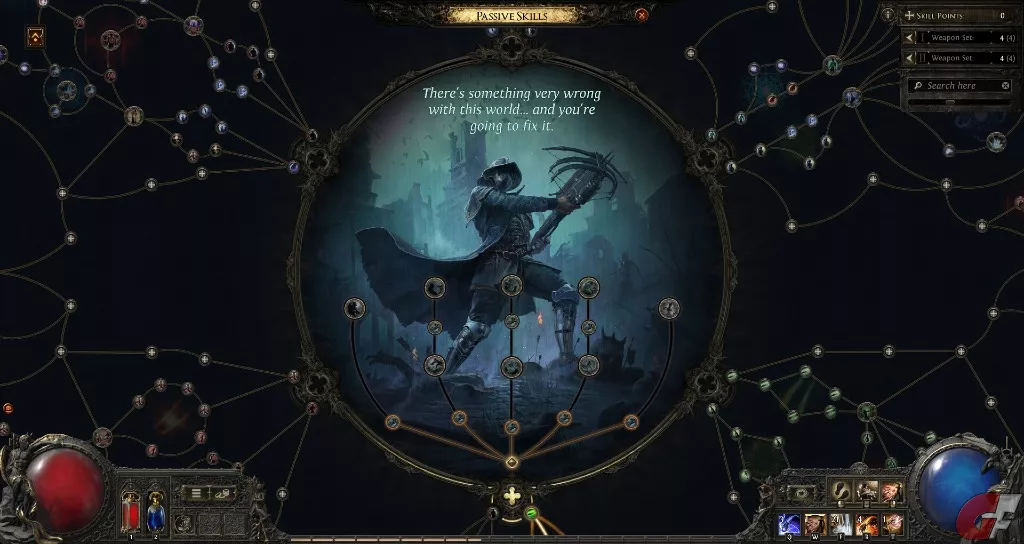Screen dimensions: 1024x544
Task: Click the green orb next to the plus button
Action: [532, 514]
